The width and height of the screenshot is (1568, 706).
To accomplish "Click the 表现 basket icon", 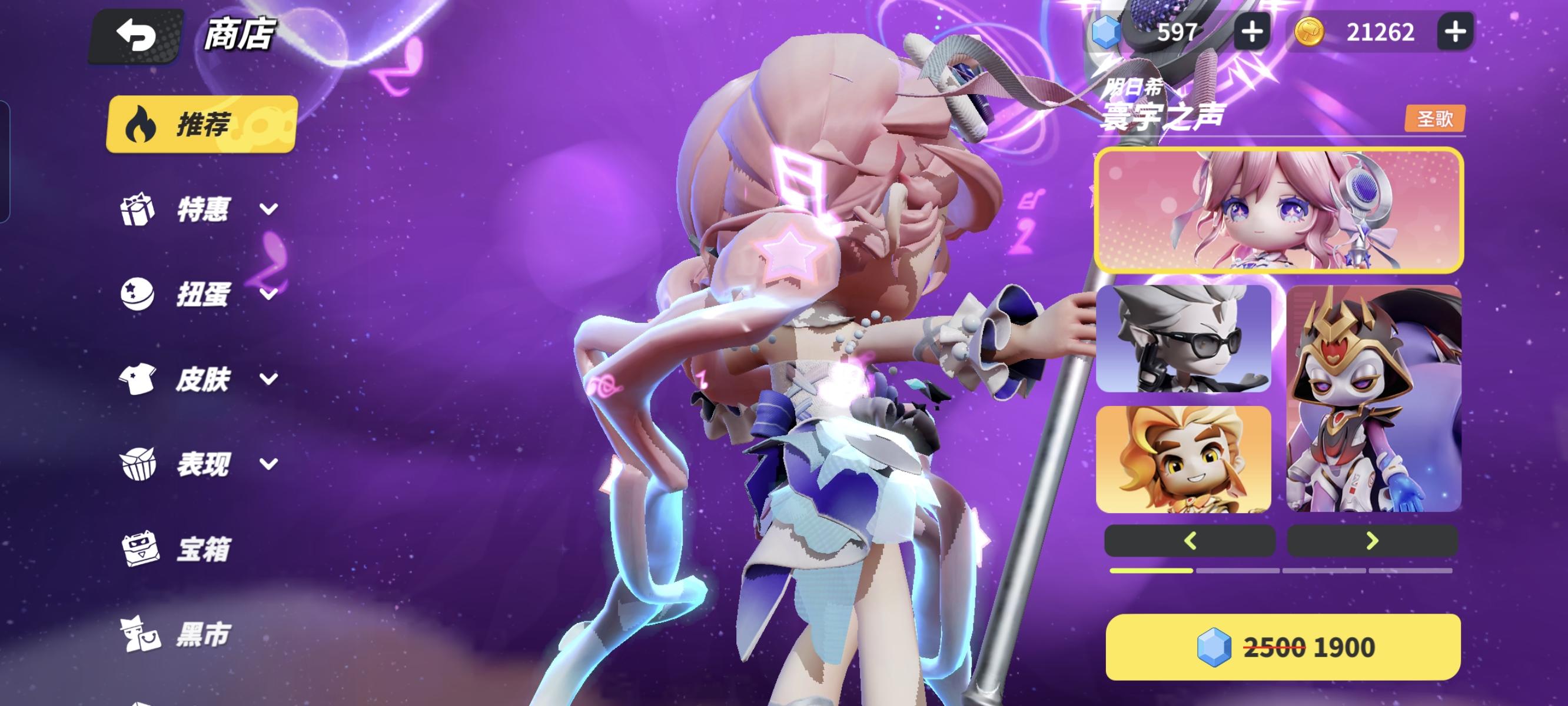I will tap(138, 464).
